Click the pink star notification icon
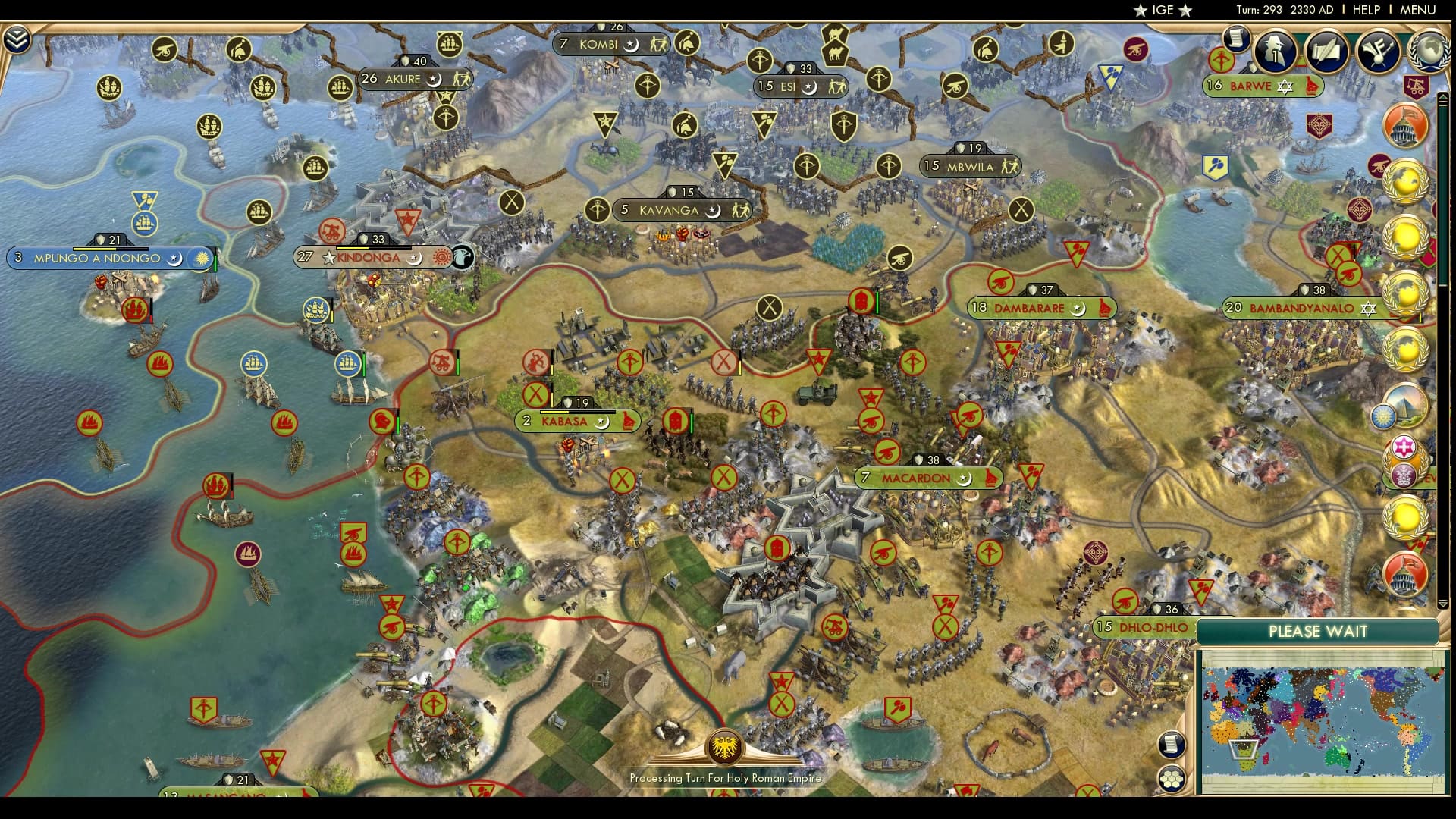The image size is (1456, 819). click(x=1404, y=446)
